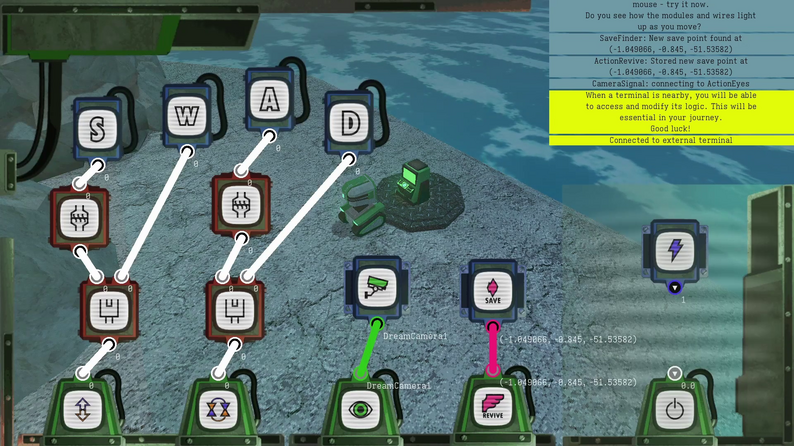
Task: Select the W key input node
Action: [x=186, y=116]
